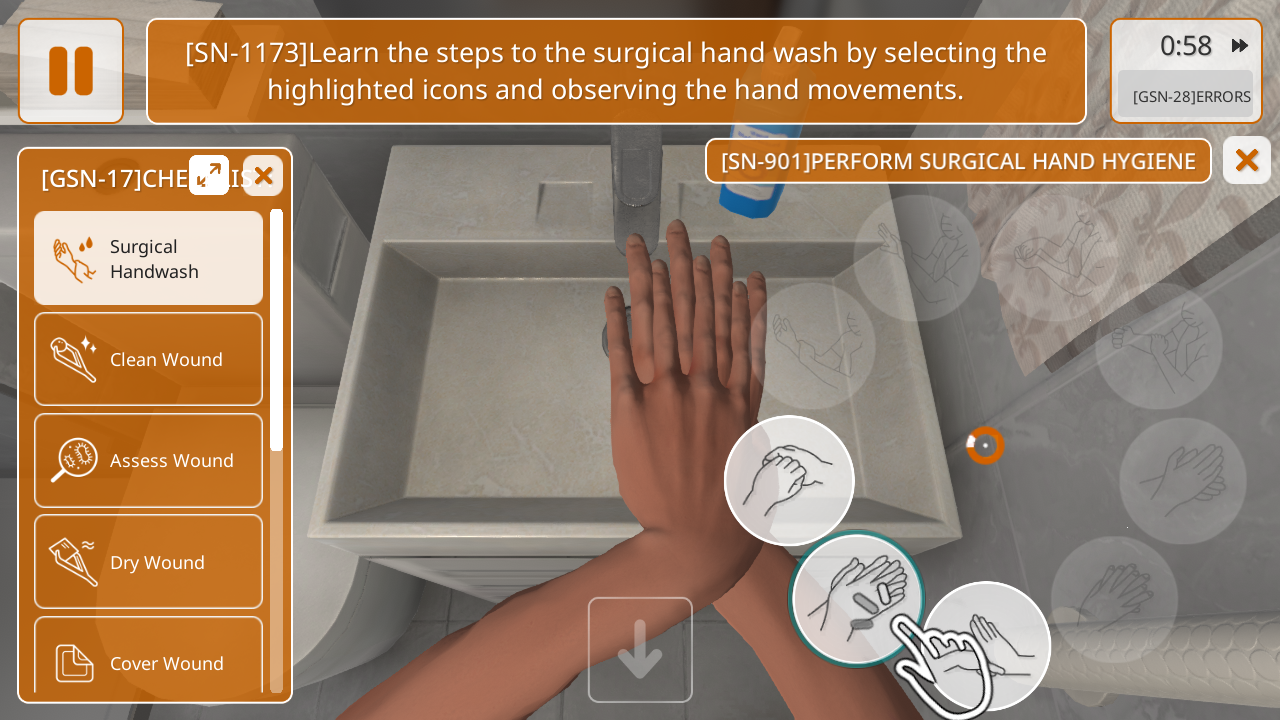Close the Perform Surgical Hand Hygiene banner
The image size is (1280, 720).
(x=1246, y=160)
